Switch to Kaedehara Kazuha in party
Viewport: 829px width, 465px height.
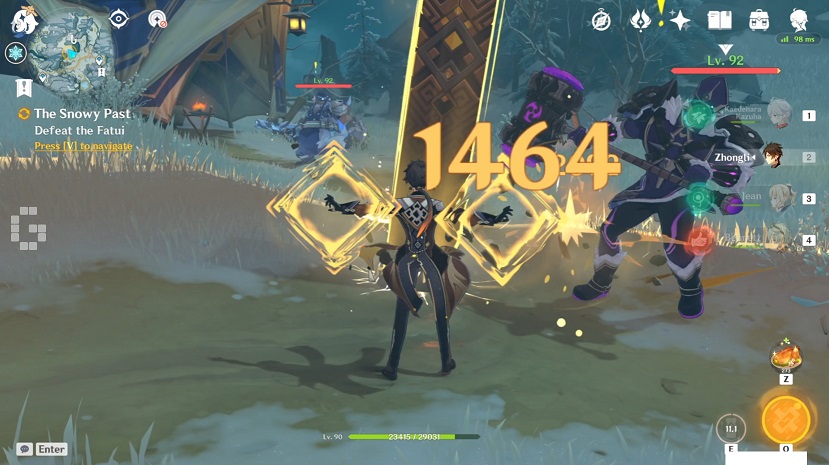[779, 111]
